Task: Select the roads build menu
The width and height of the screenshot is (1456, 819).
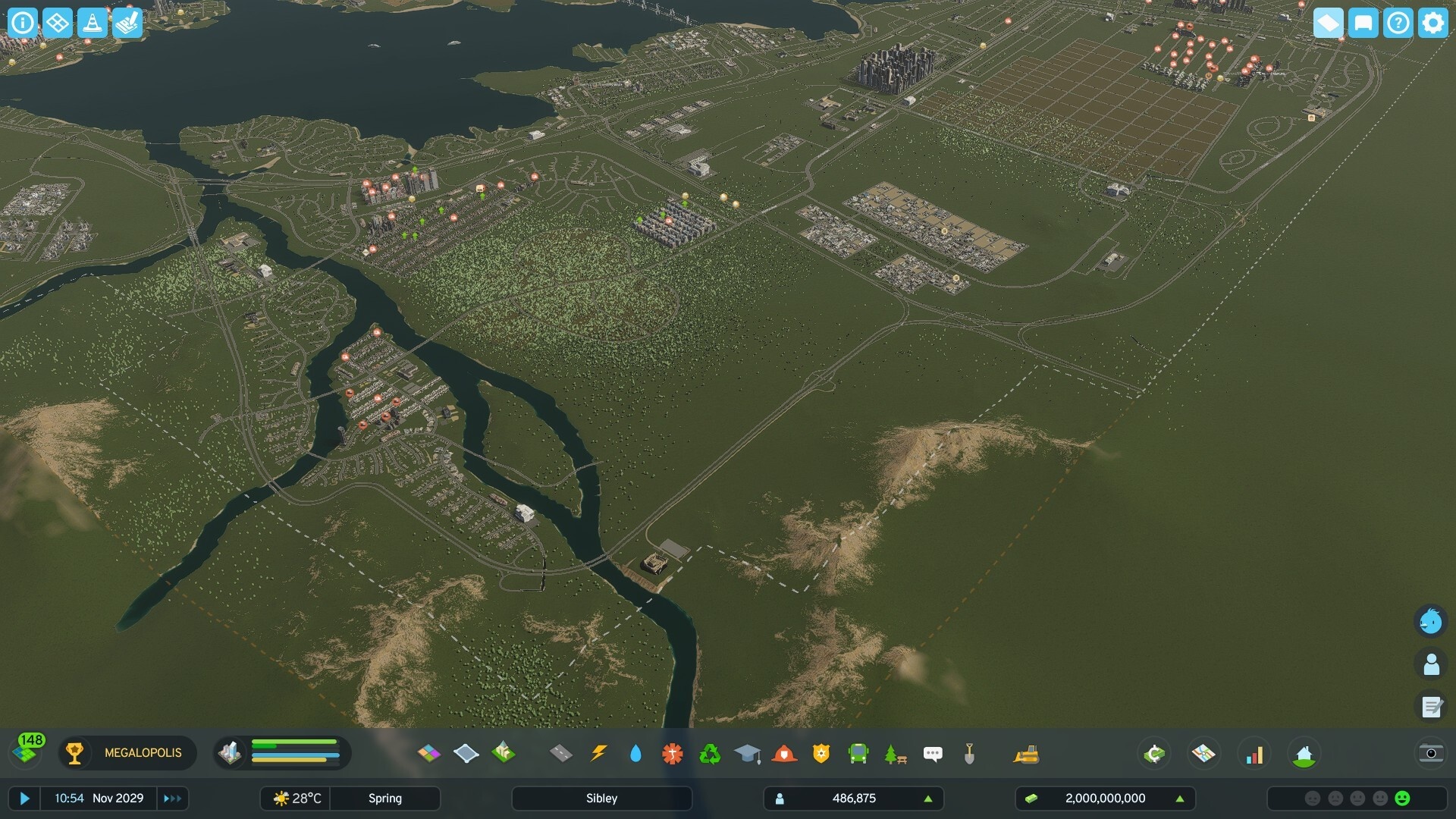Action: point(560,753)
